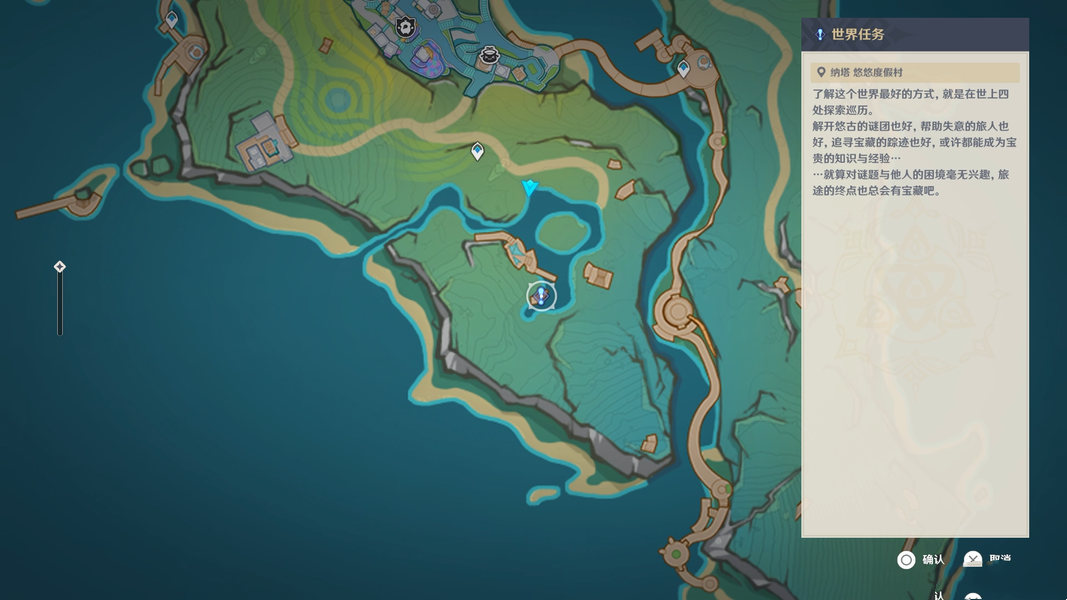This screenshot has width=1067, height=600.
Task: Click the map zoom slider handle
Action: coord(60,267)
